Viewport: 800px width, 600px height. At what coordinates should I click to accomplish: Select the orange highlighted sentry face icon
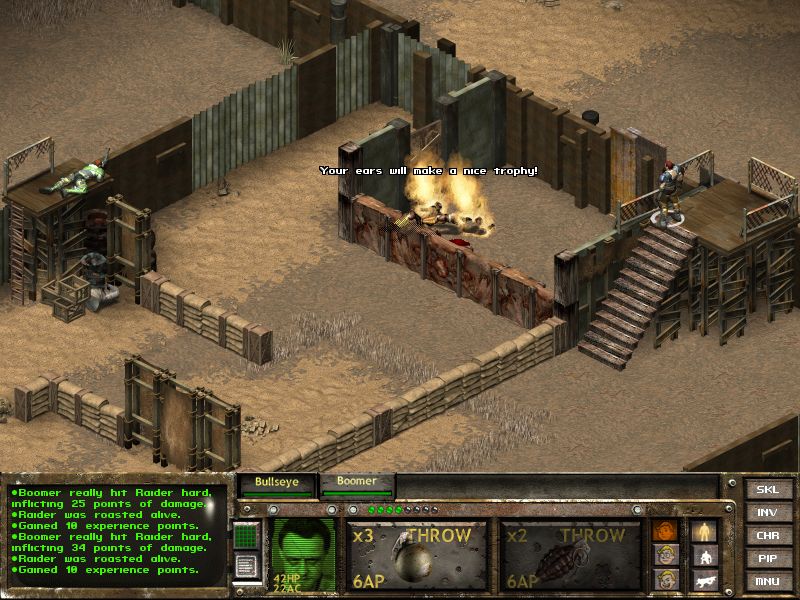665,531
